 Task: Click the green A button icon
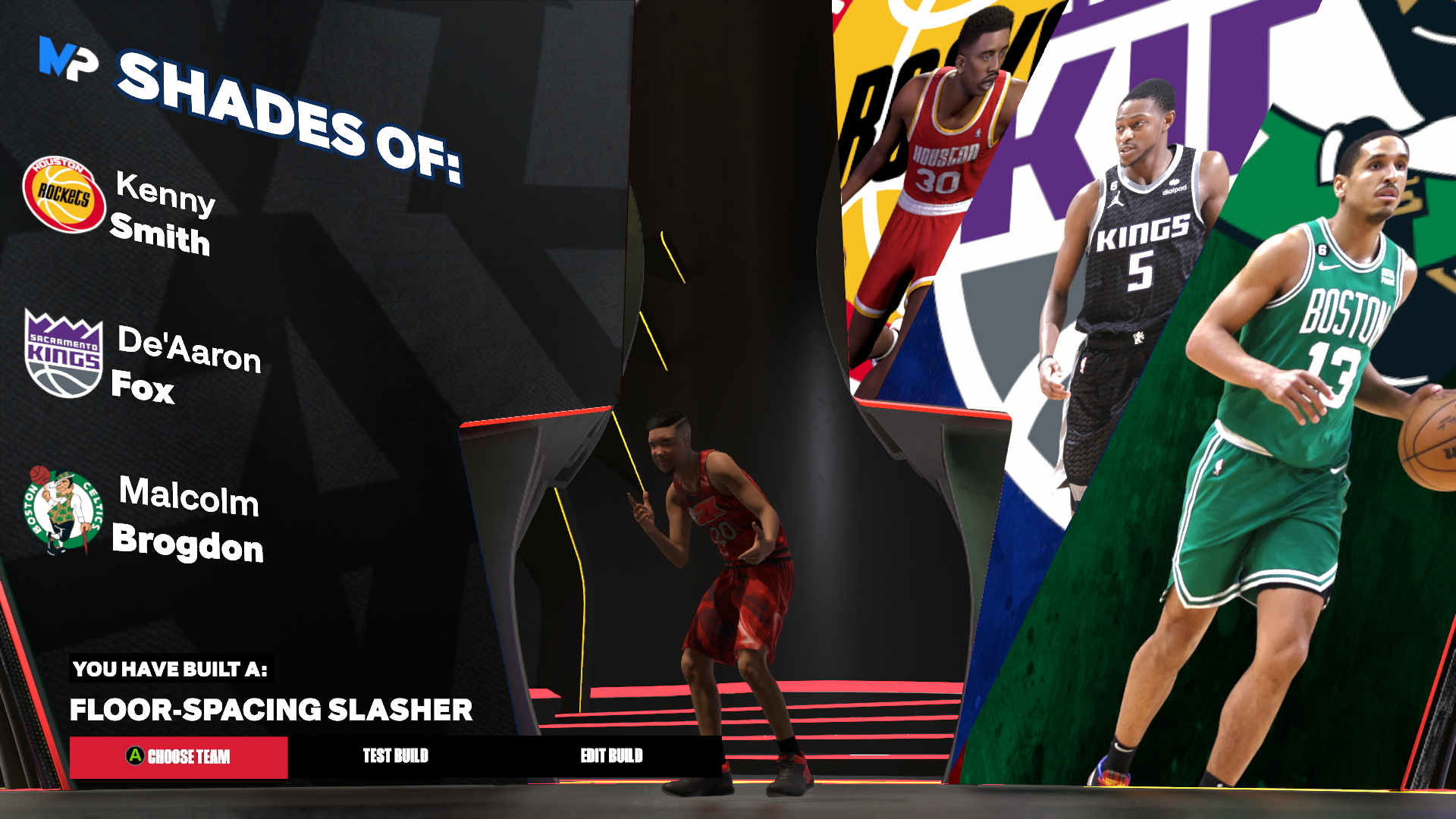pos(134,756)
